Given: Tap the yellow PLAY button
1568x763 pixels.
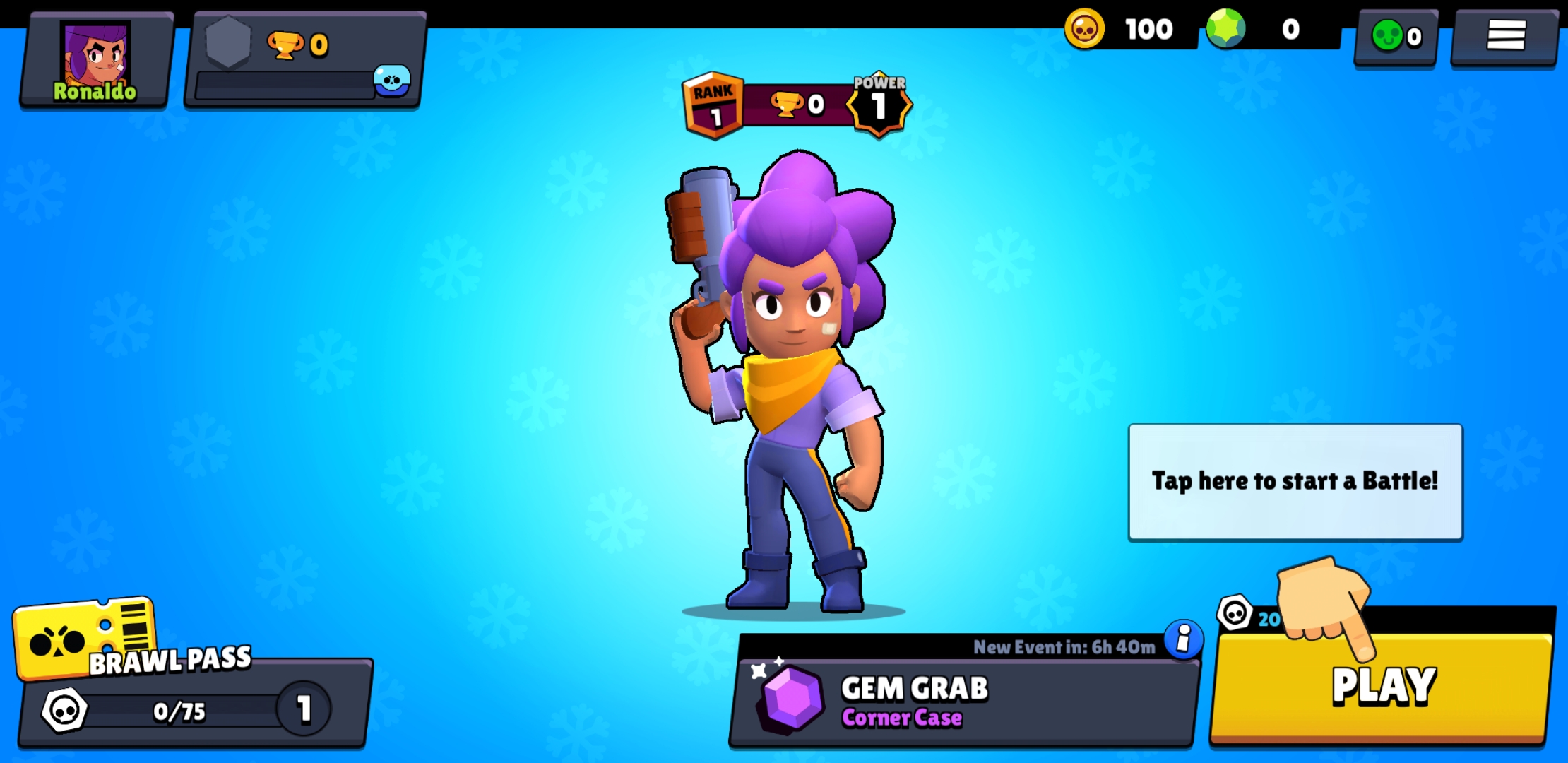Looking at the screenshot, I should pos(1383,687).
